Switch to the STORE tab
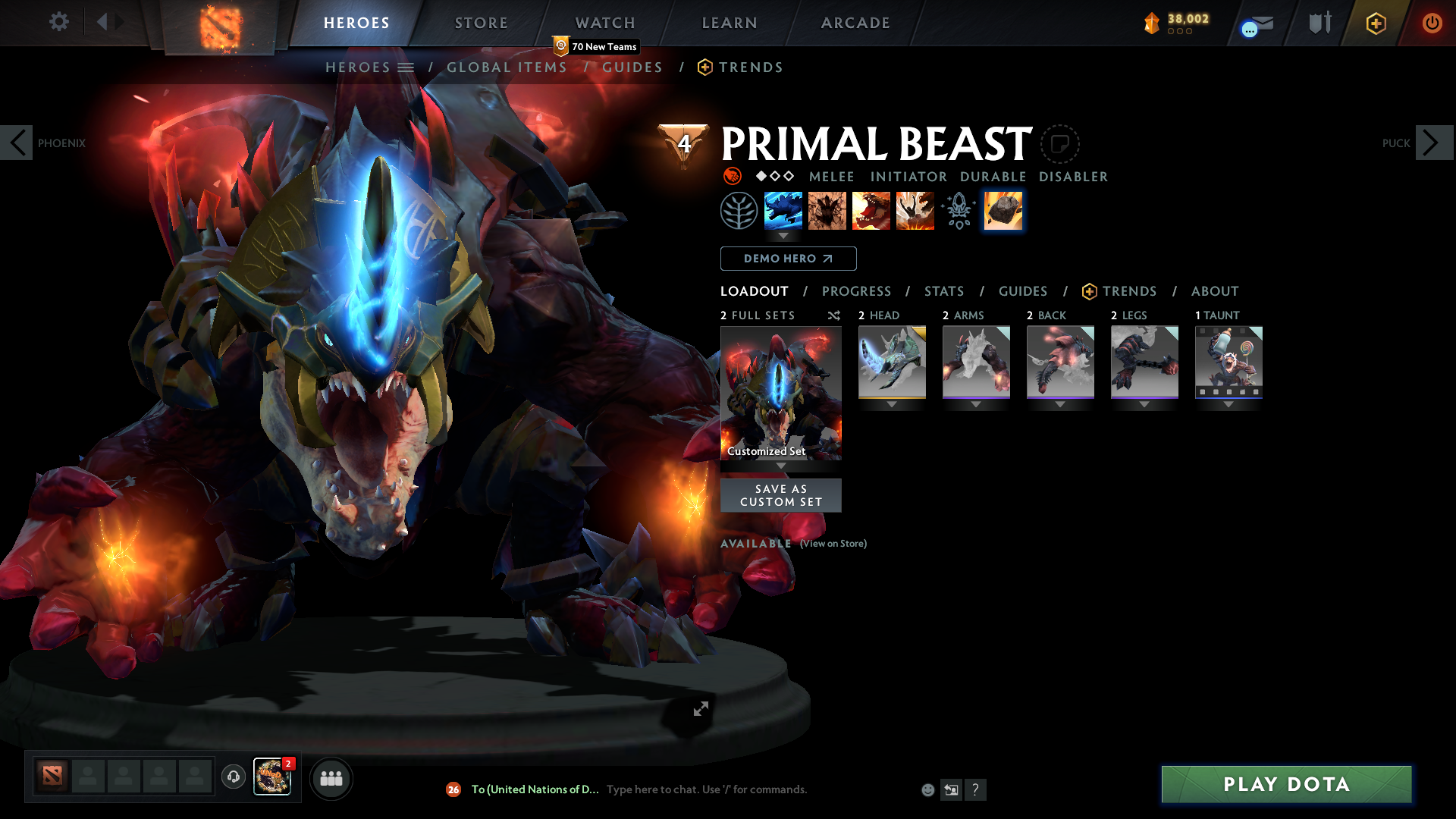 point(481,23)
